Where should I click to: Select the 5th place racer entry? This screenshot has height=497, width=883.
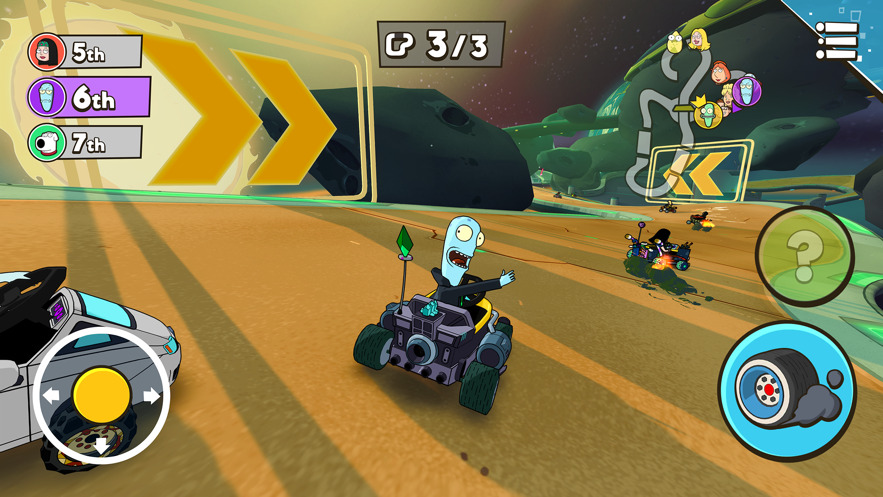pos(86,52)
